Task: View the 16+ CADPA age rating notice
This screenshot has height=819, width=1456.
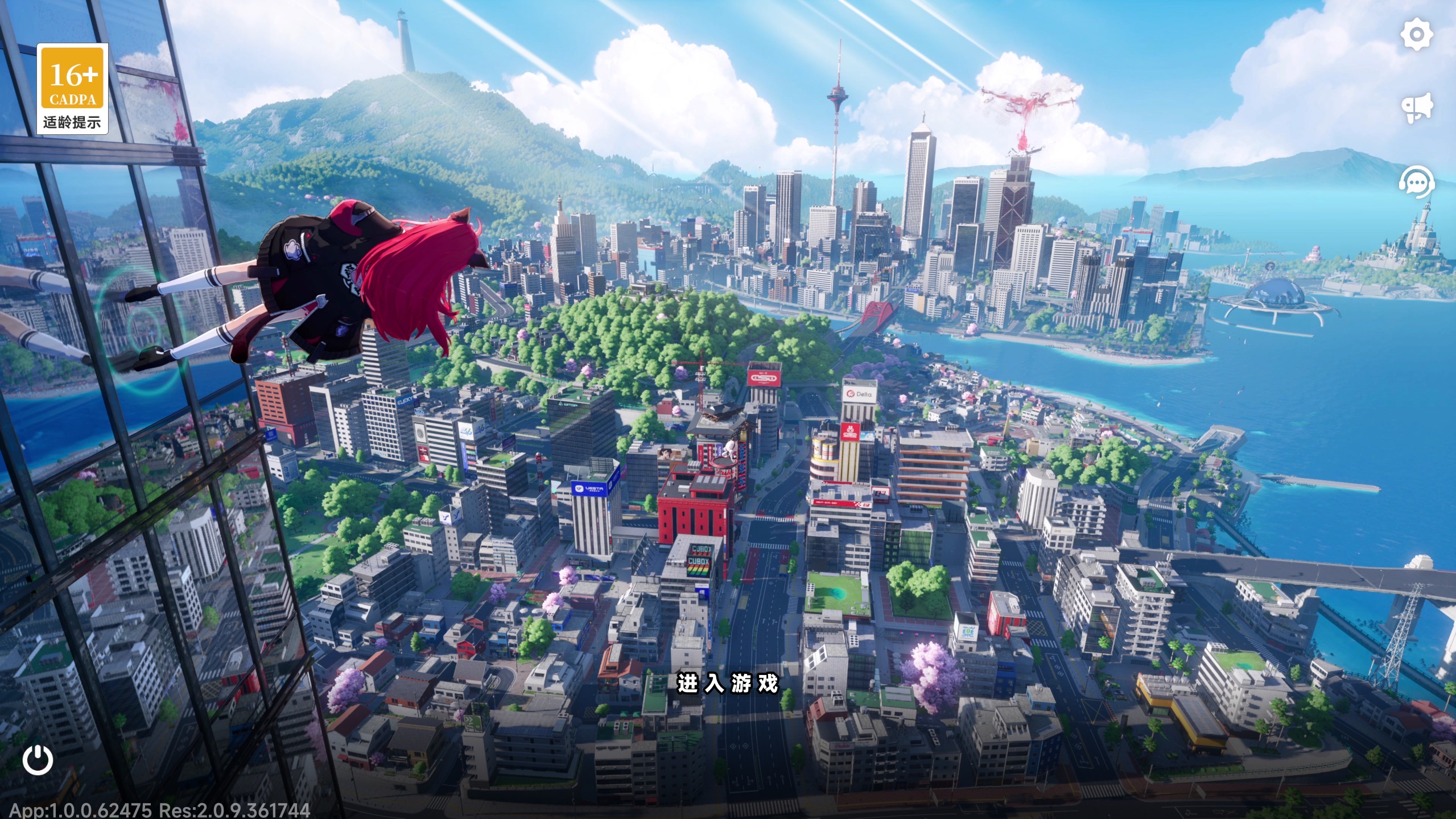Action: (72, 89)
